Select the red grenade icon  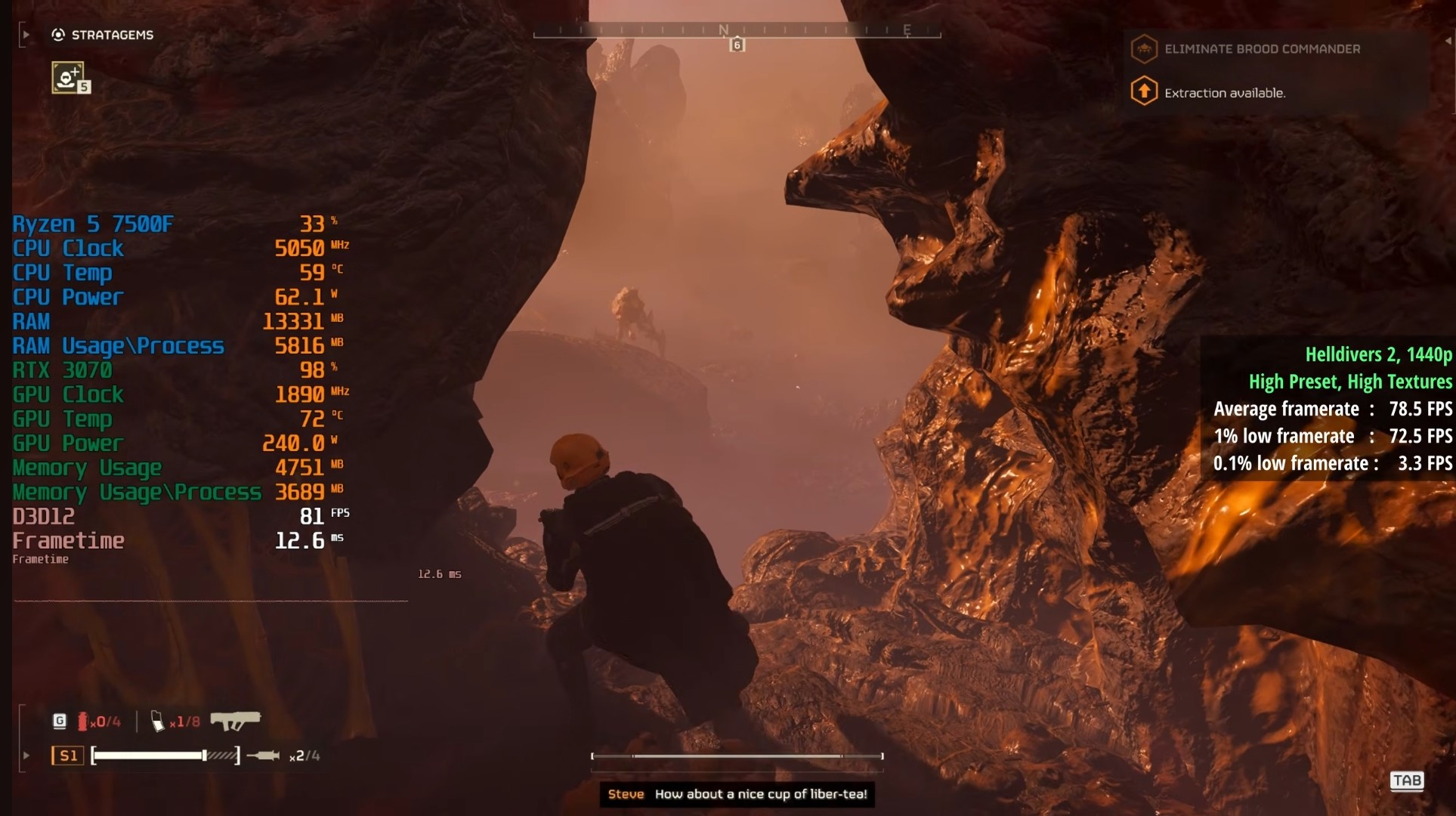point(82,722)
